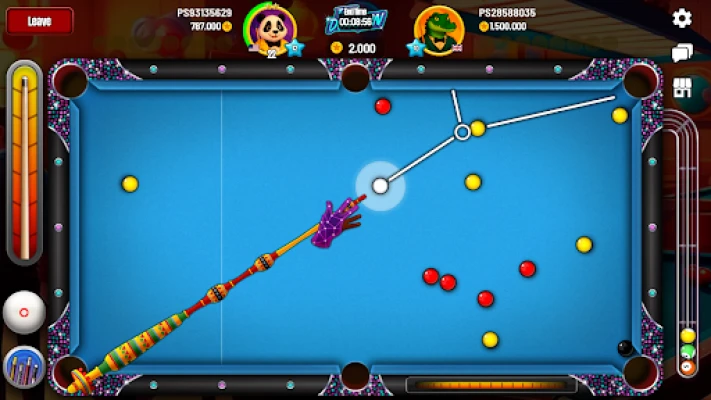The width and height of the screenshot is (711, 400).
Task: Tap the panda player avatar
Action: (267, 30)
